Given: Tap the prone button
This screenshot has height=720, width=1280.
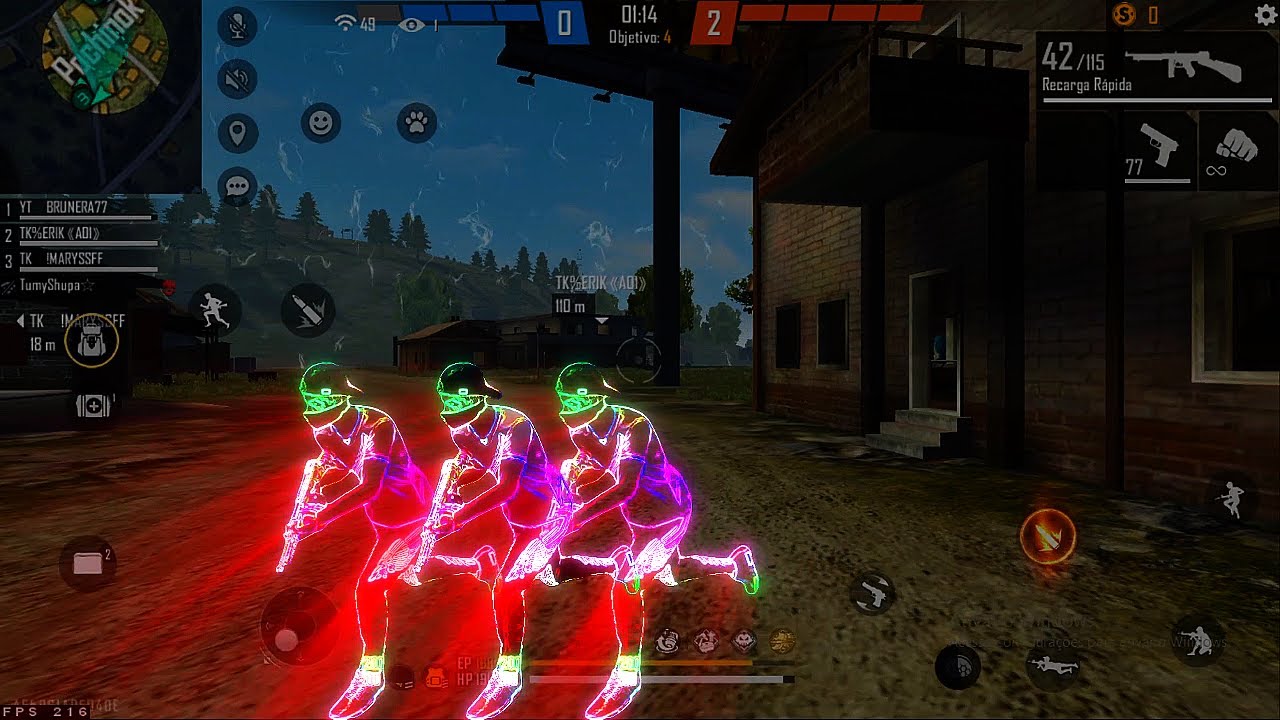Looking at the screenshot, I should 1051,664.
